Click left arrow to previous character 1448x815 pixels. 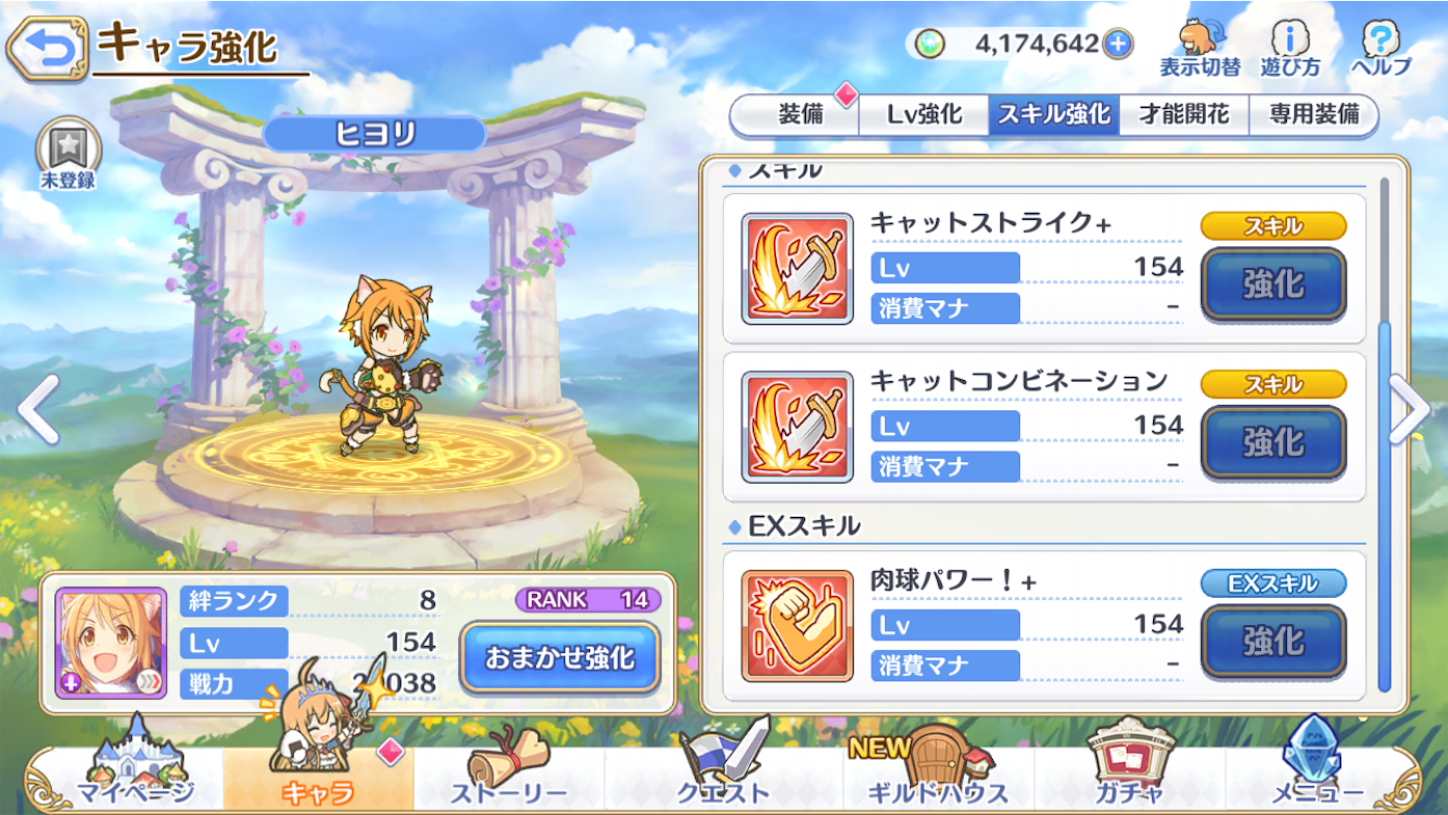click(x=38, y=407)
